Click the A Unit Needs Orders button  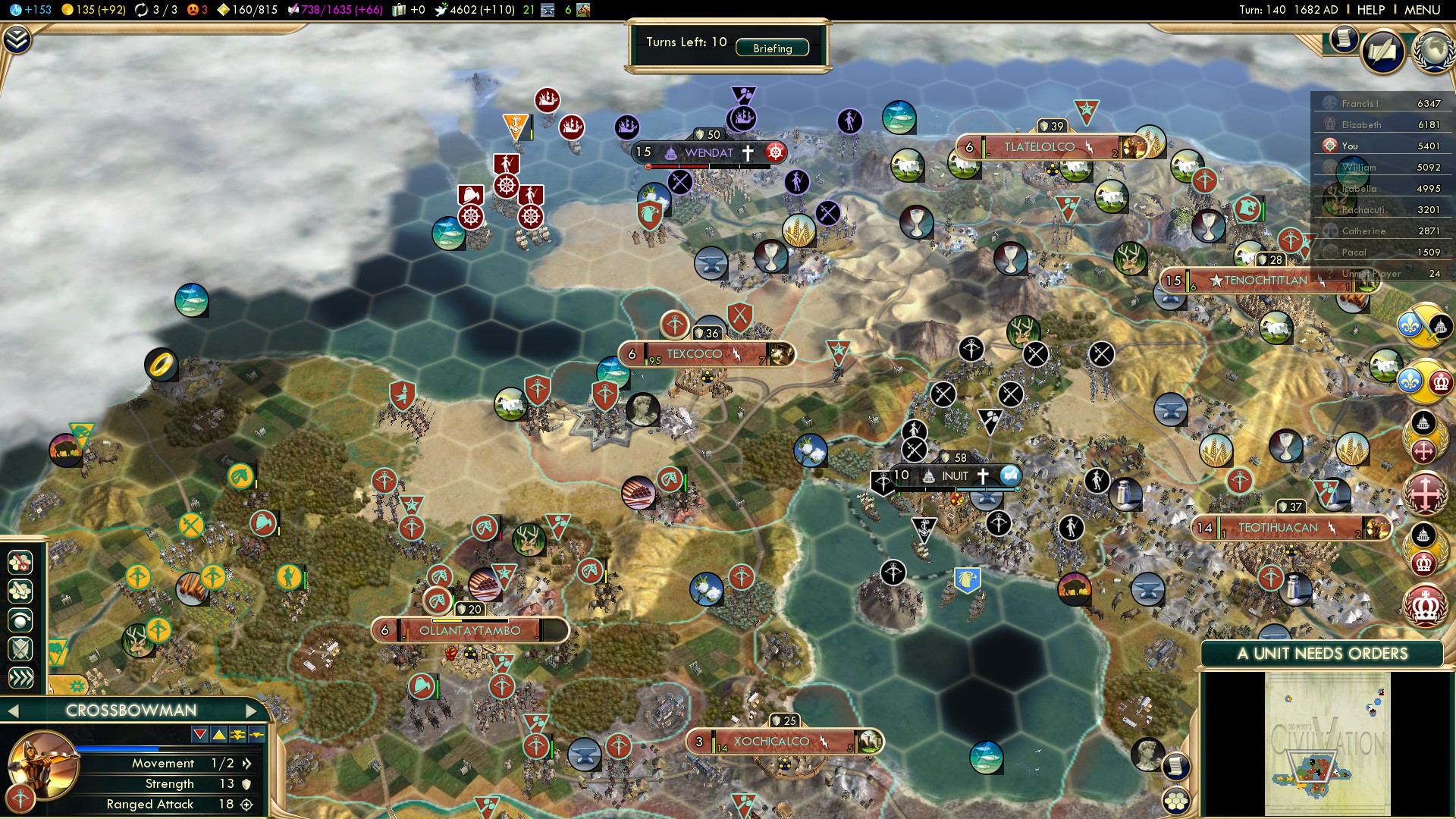click(x=1322, y=654)
